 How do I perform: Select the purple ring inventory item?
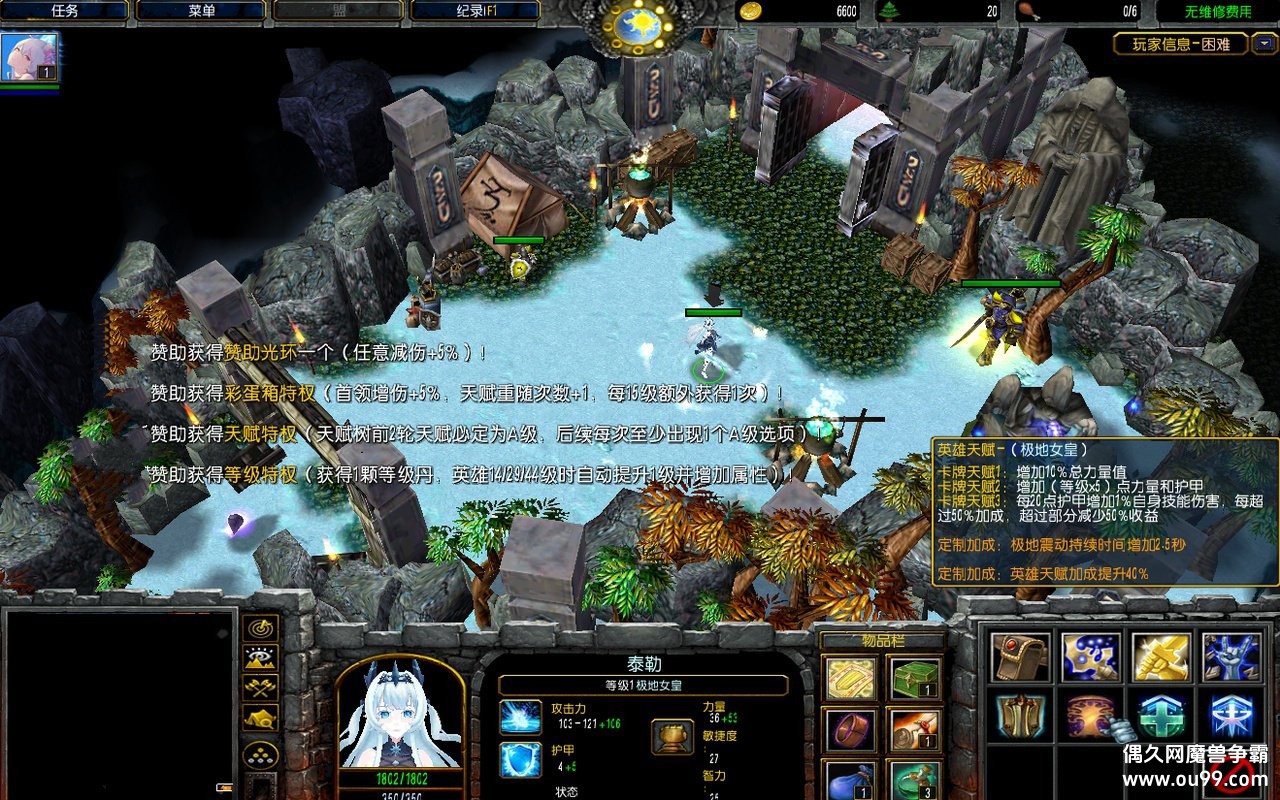point(851,731)
